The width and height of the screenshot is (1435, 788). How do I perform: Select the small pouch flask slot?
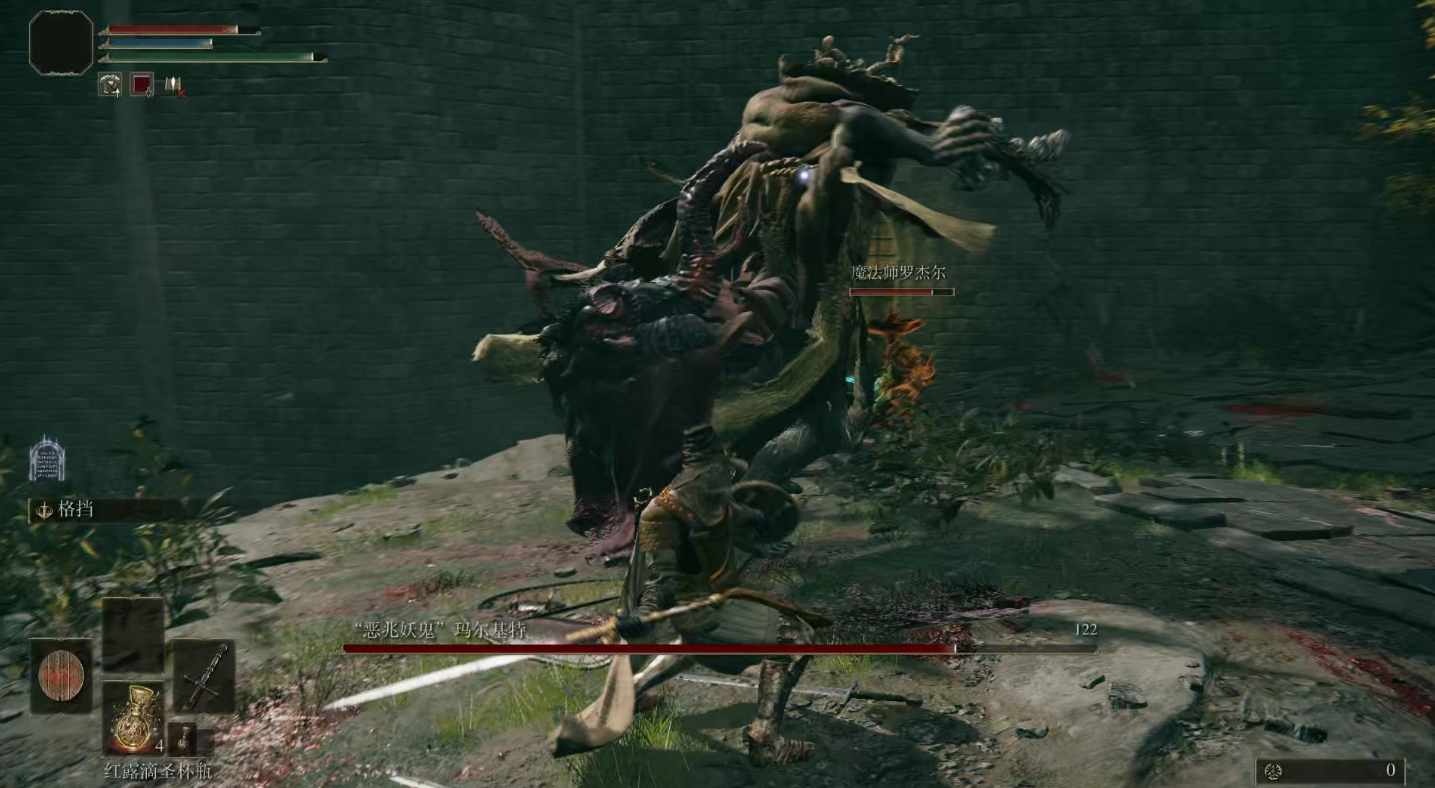182,738
